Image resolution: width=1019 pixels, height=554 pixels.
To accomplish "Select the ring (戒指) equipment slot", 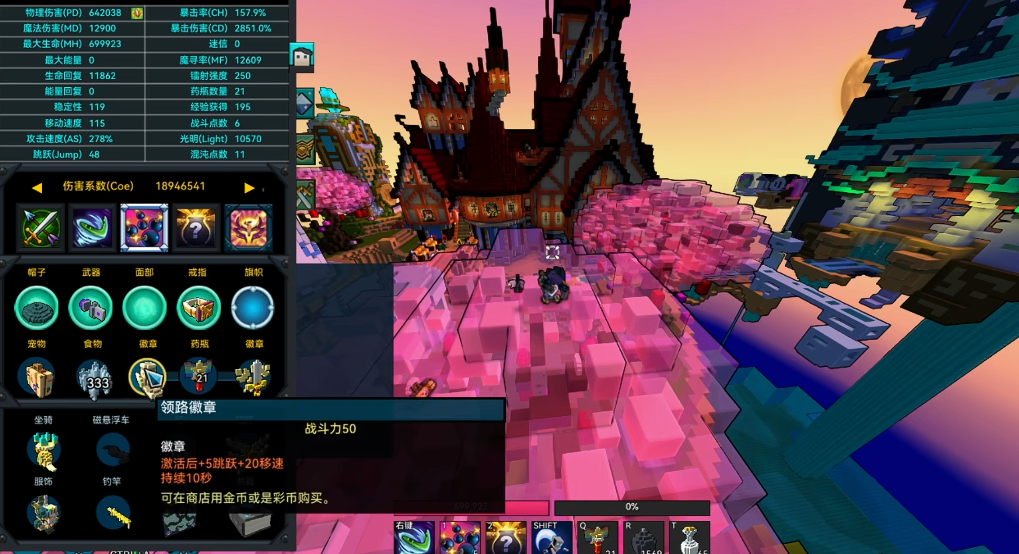I will (198, 308).
